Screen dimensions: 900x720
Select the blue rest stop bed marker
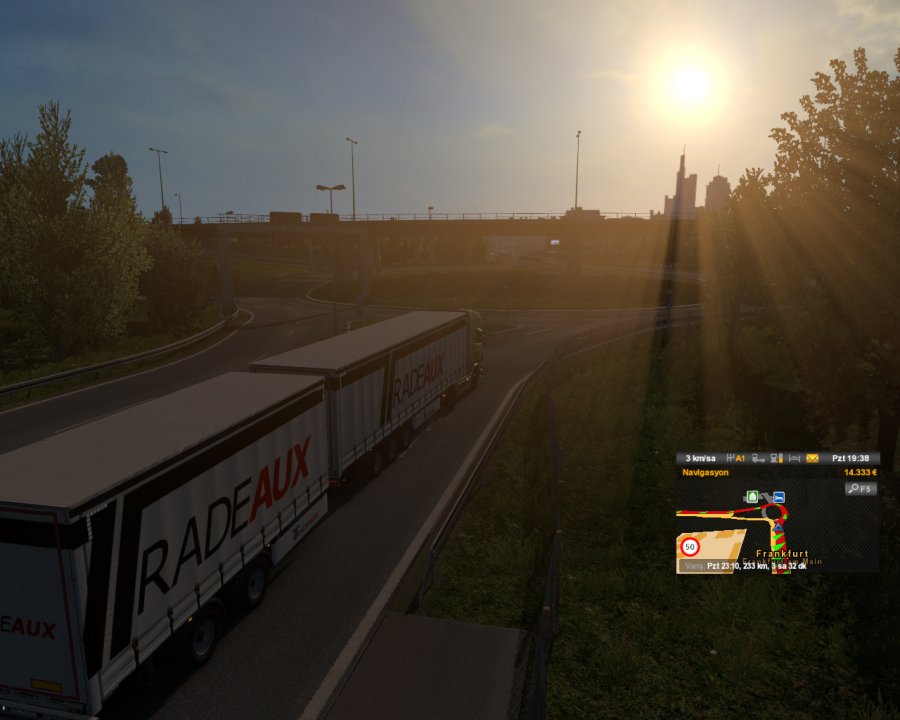pos(778,497)
